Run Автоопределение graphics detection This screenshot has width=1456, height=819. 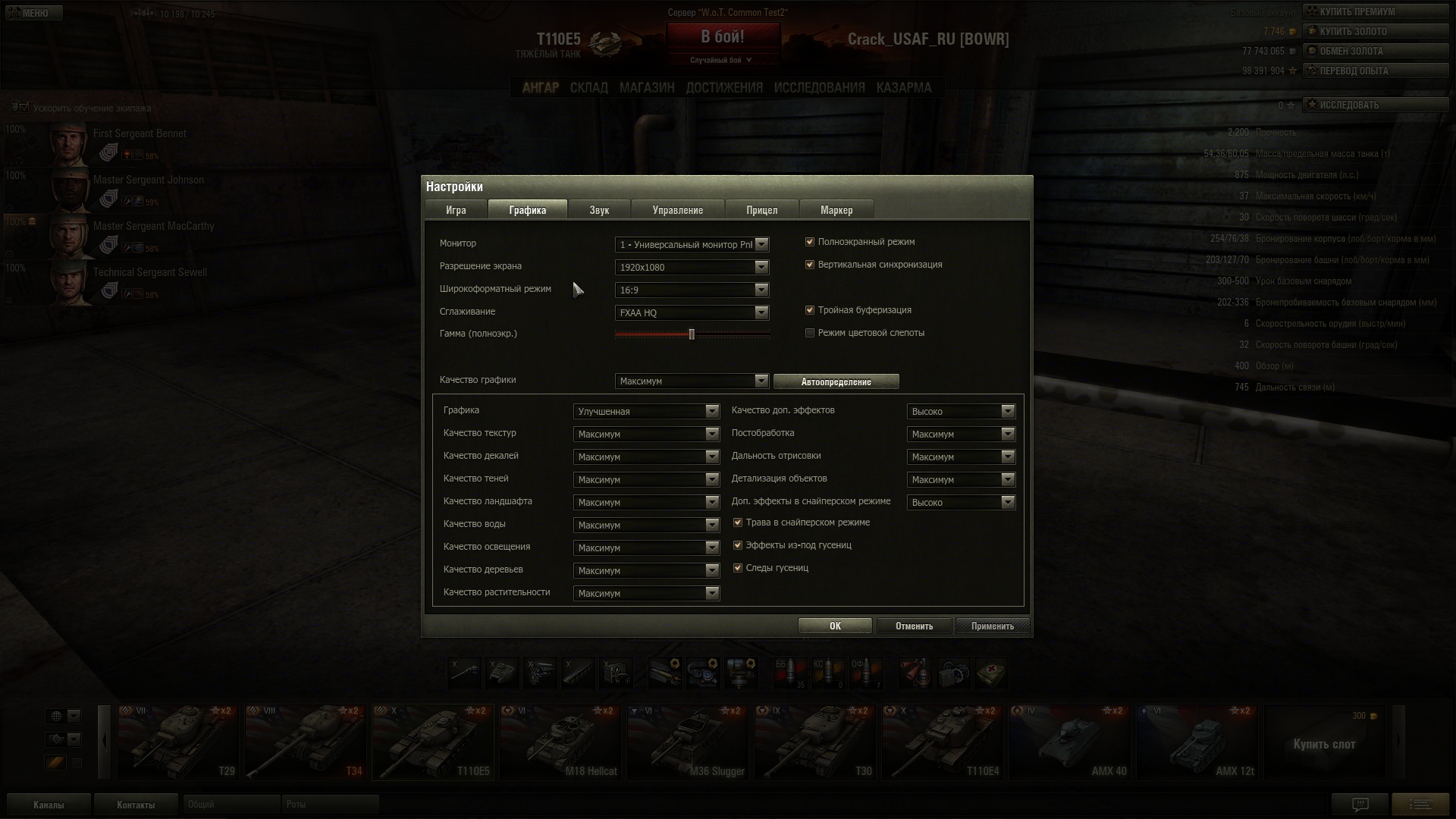point(836,381)
